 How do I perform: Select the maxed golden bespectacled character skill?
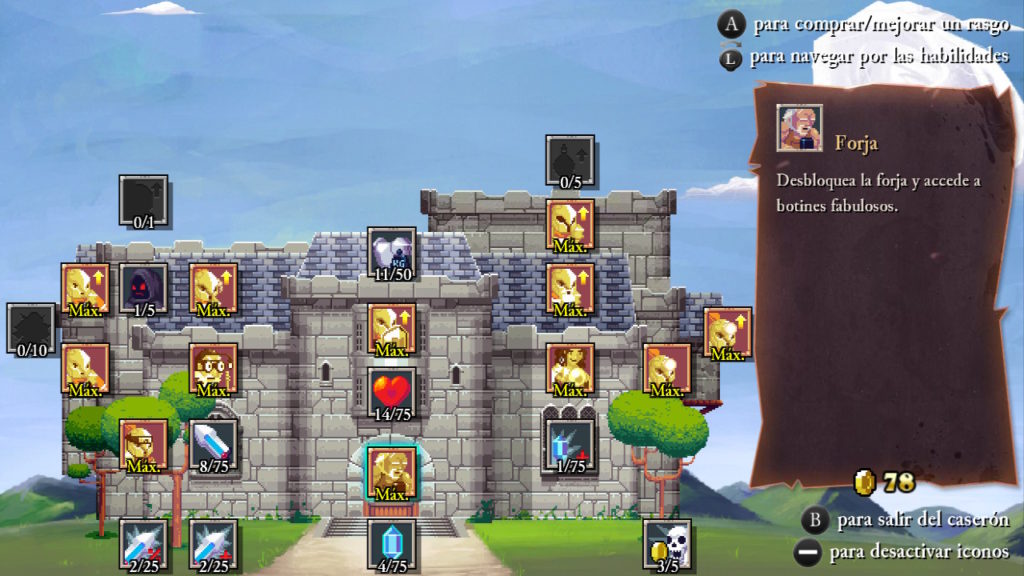click(214, 368)
